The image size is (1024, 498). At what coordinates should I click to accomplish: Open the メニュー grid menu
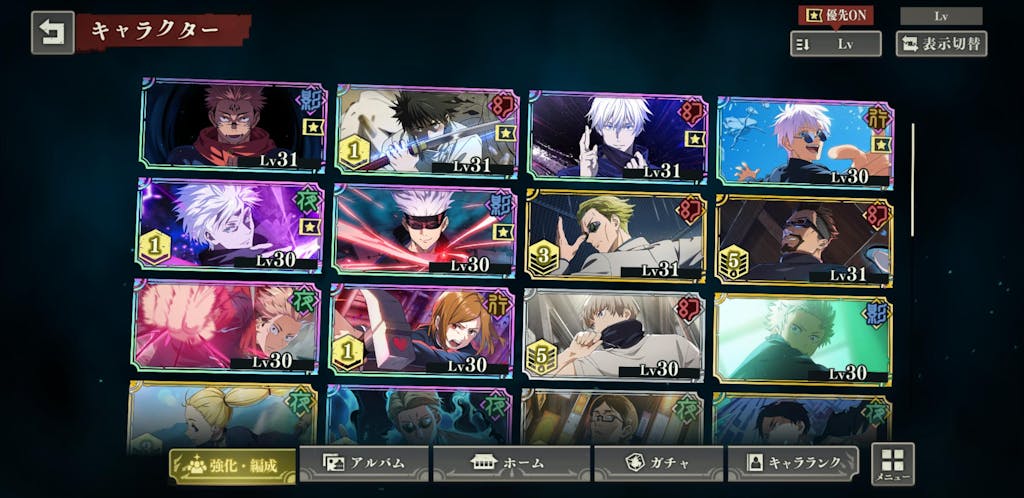[x=892, y=465]
